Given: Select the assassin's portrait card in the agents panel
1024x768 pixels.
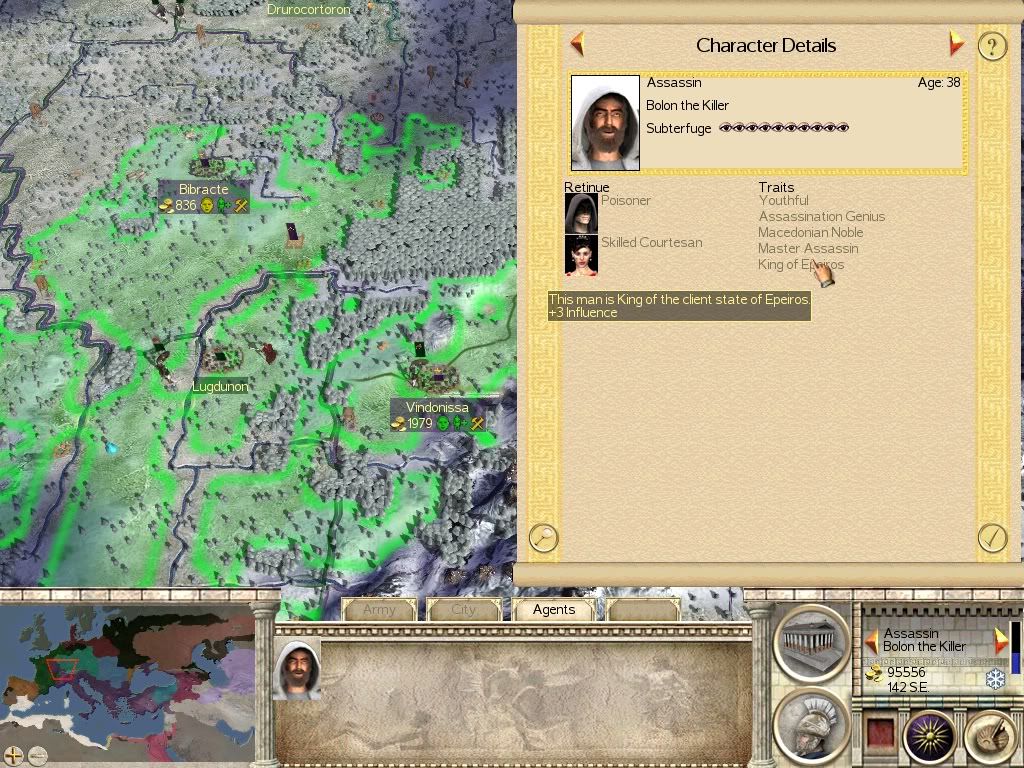Looking at the screenshot, I should coord(297,669).
